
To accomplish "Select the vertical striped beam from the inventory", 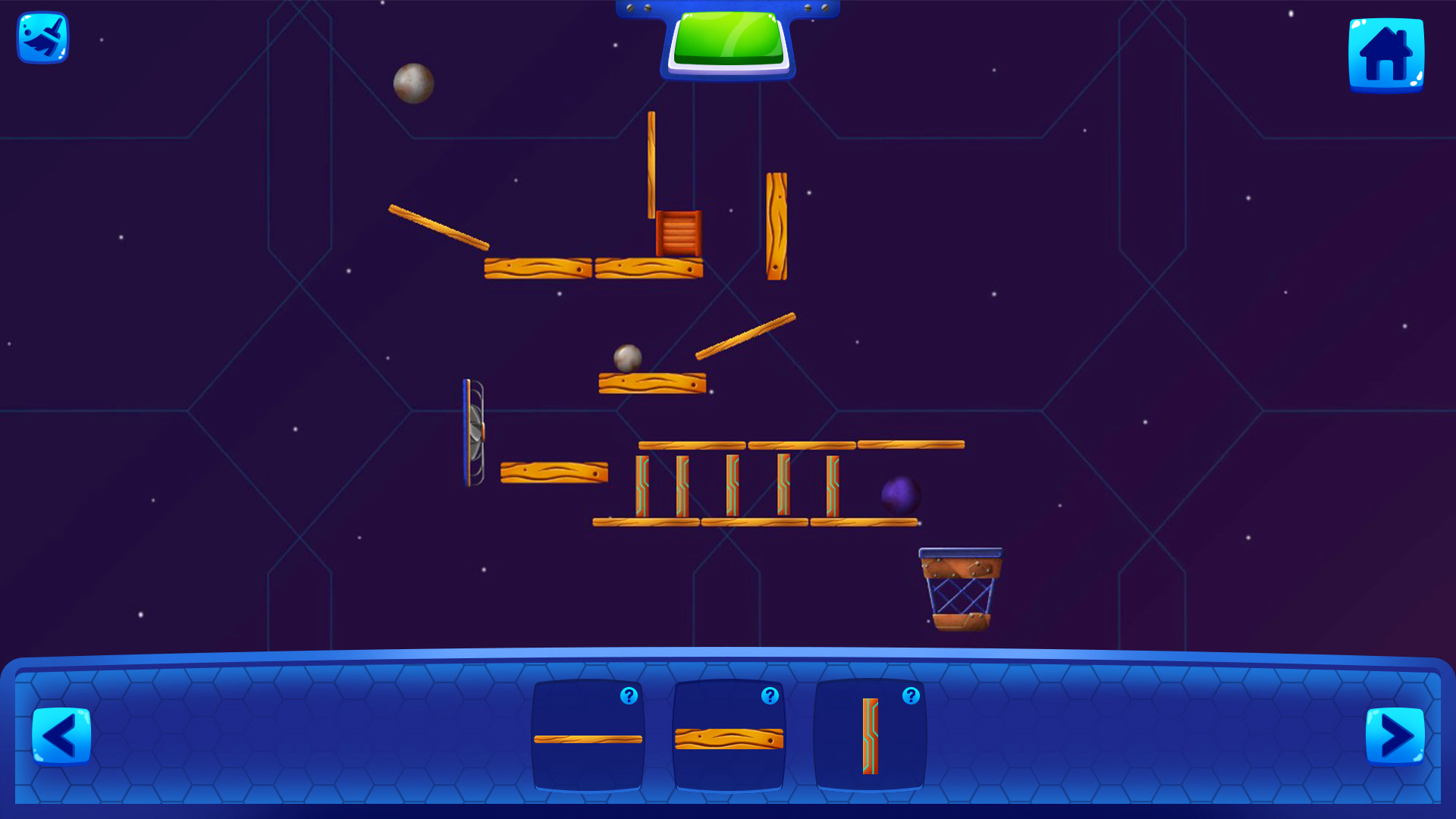I will point(869,734).
